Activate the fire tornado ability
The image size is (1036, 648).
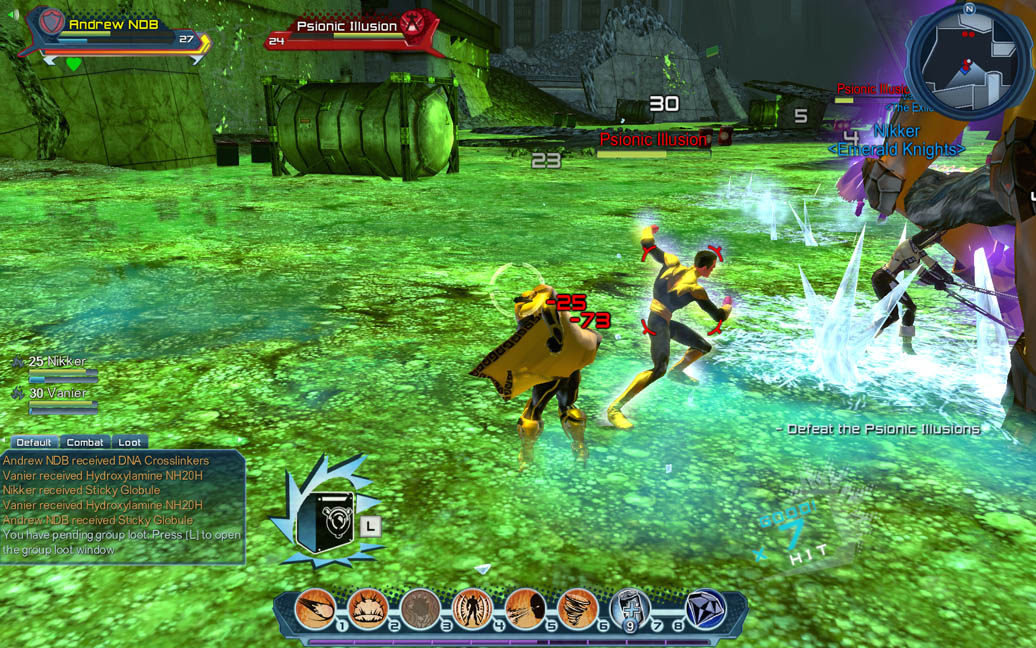[577, 609]
